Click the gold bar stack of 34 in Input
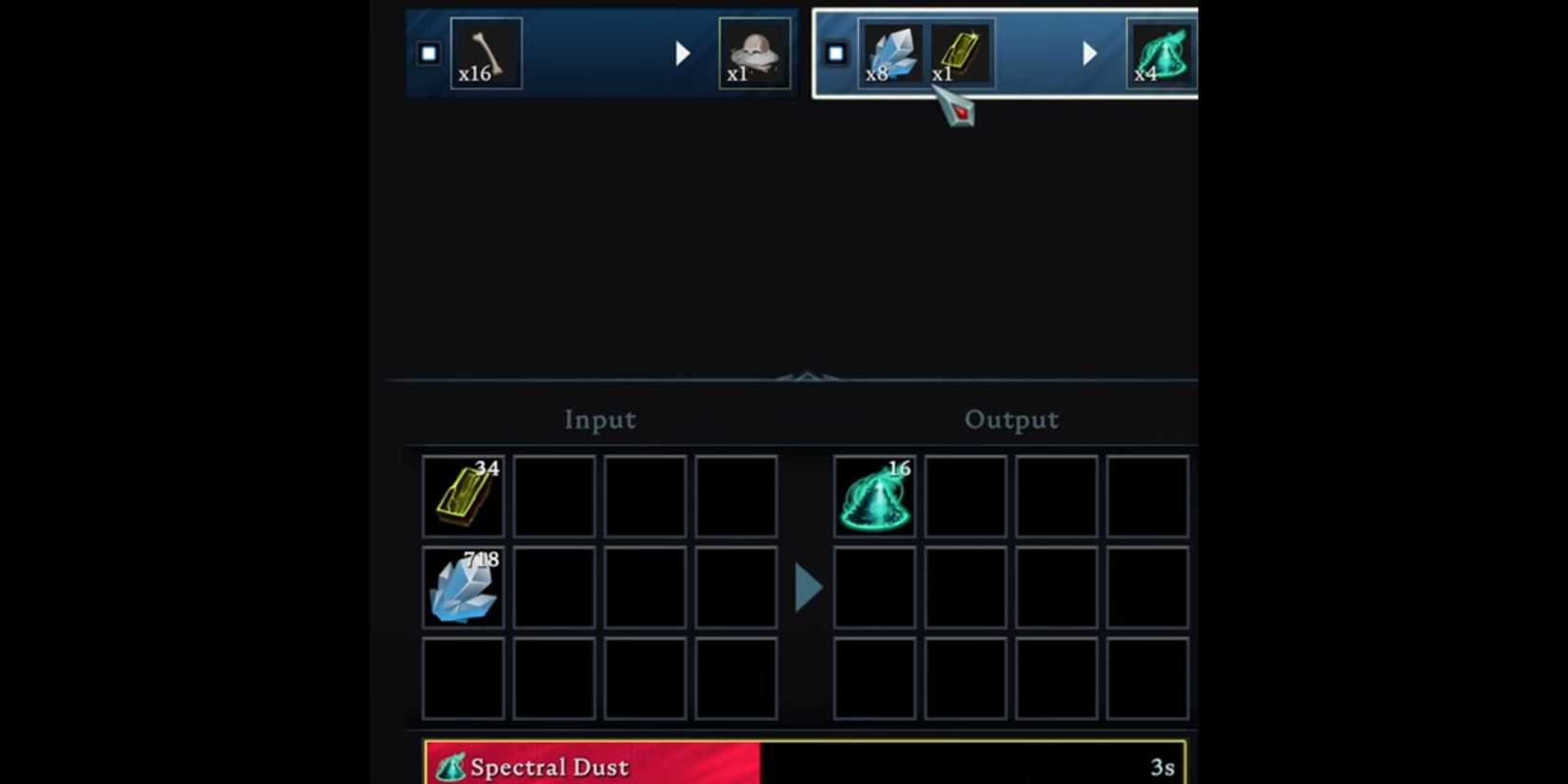 [464, 495]
